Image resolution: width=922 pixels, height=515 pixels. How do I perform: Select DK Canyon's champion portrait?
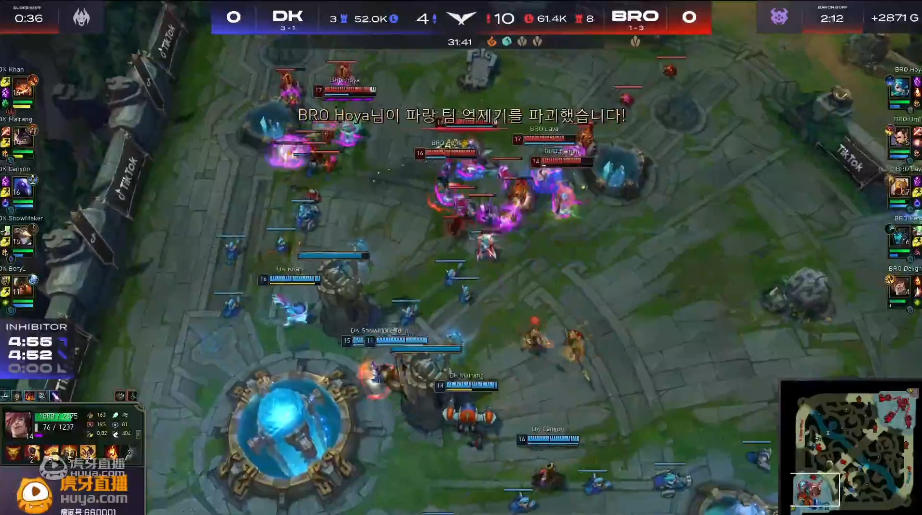pos(21,187)
